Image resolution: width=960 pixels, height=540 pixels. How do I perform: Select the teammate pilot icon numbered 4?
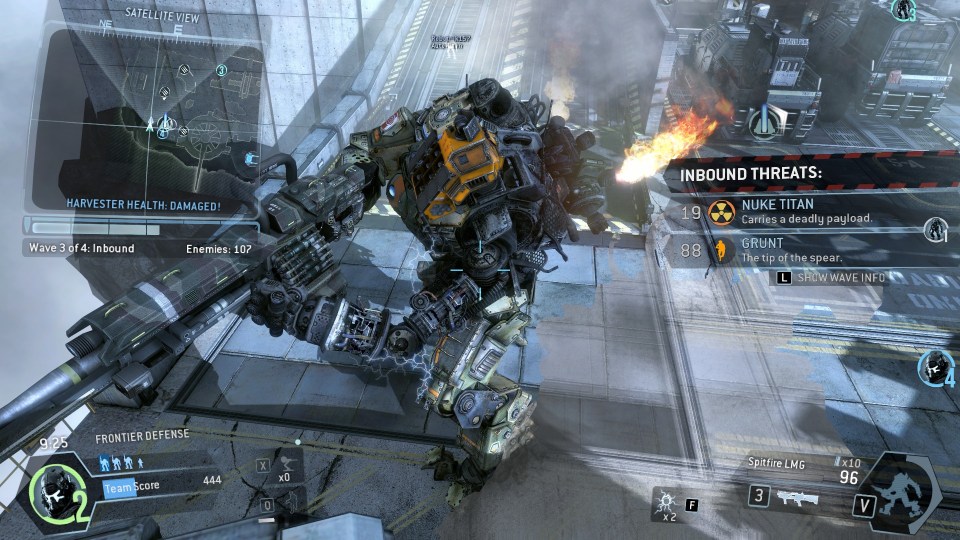pyautogui.click(x=936, y=367)
